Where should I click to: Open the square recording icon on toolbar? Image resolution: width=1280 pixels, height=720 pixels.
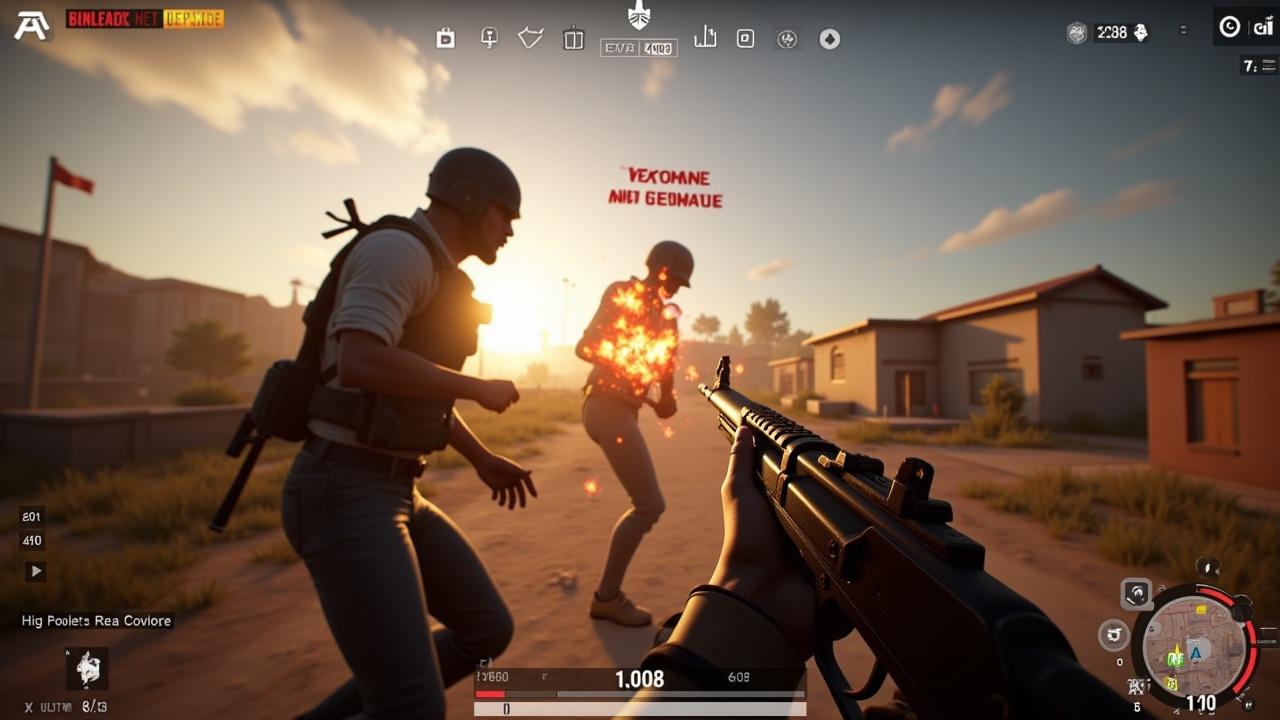point(746,38)
